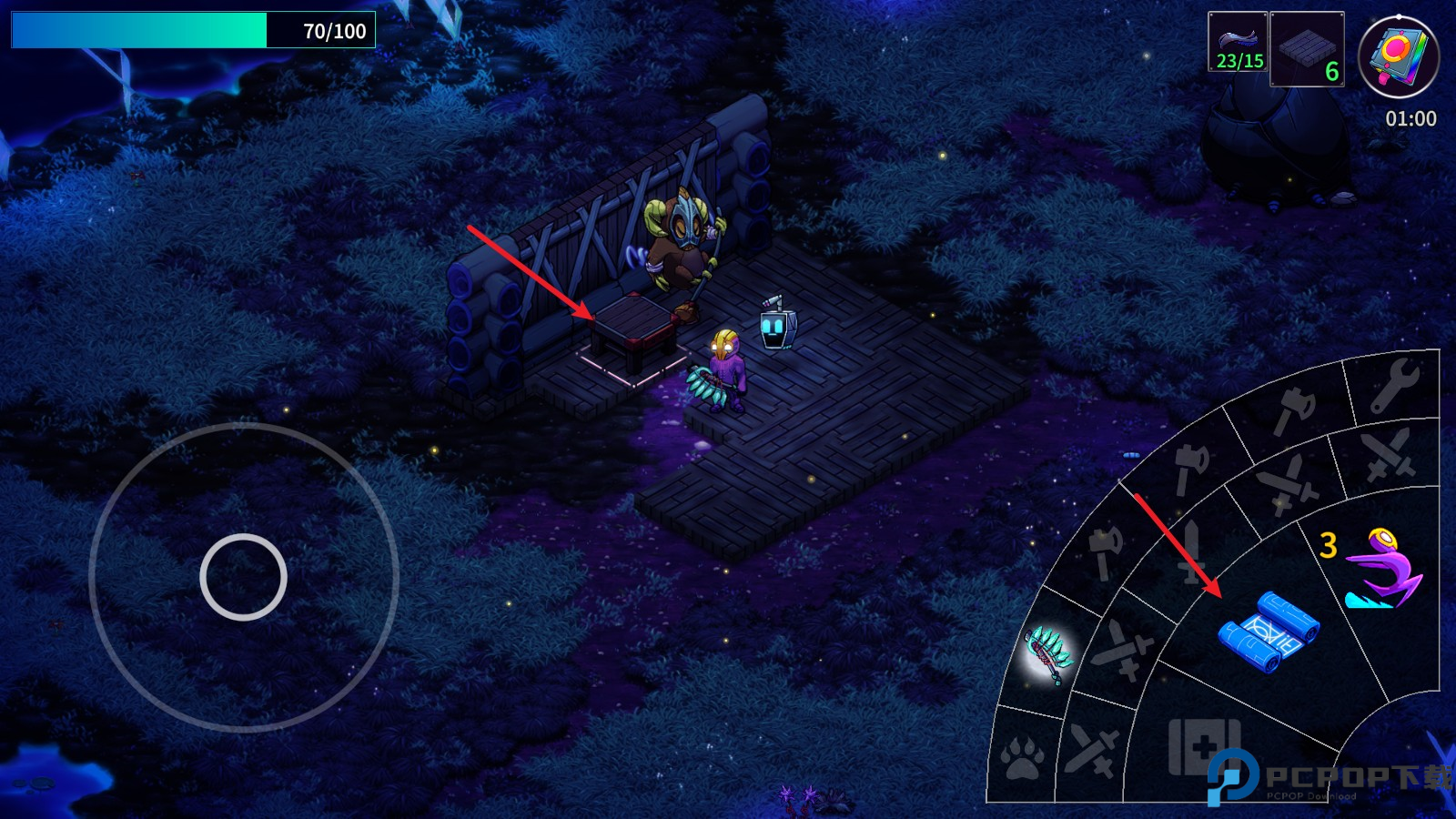Select the floor tile item showing 6
Screen dimensions: 1456x819
pyautogui.click(x=1307, y=49)
